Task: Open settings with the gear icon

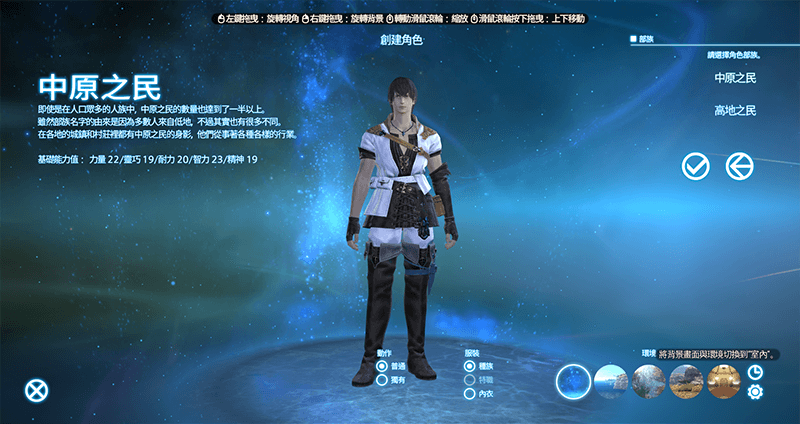Action: pyautogui.click(x=755, y=392)
